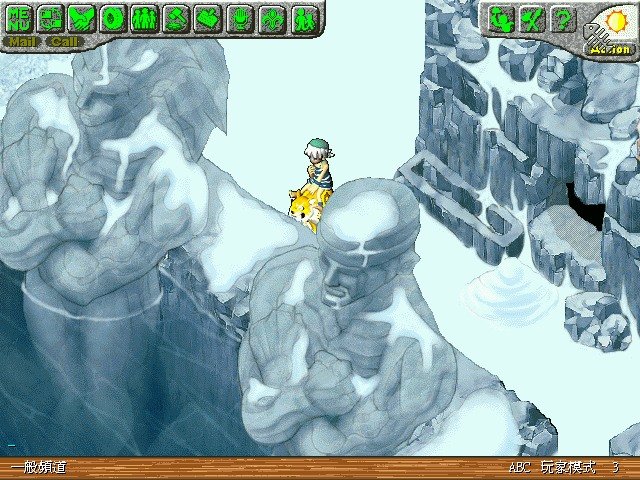The height and width of the screenshot is (480, 640).
Task: Click the Action button
Action: (x=609, y=48)
